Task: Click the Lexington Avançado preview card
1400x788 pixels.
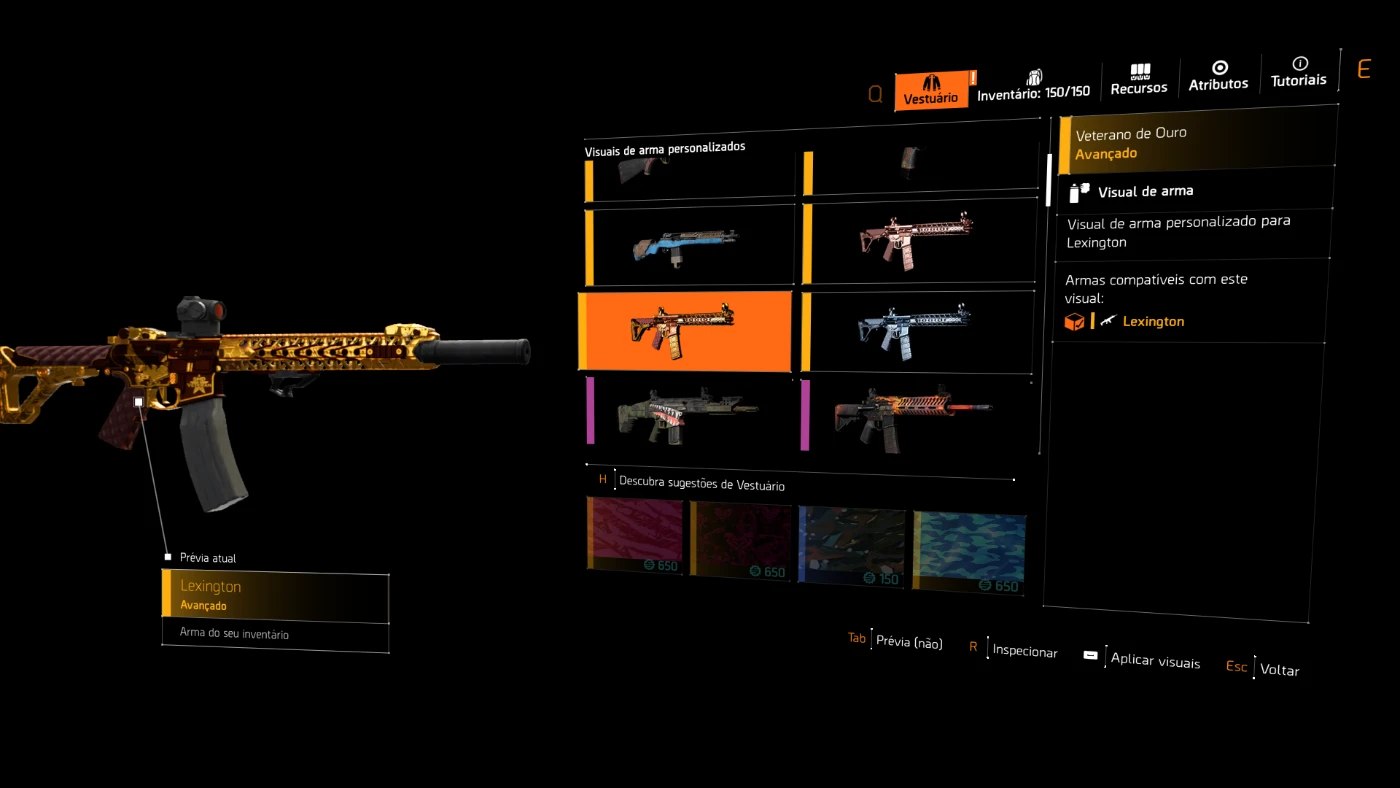Action: tap(275, 595)
